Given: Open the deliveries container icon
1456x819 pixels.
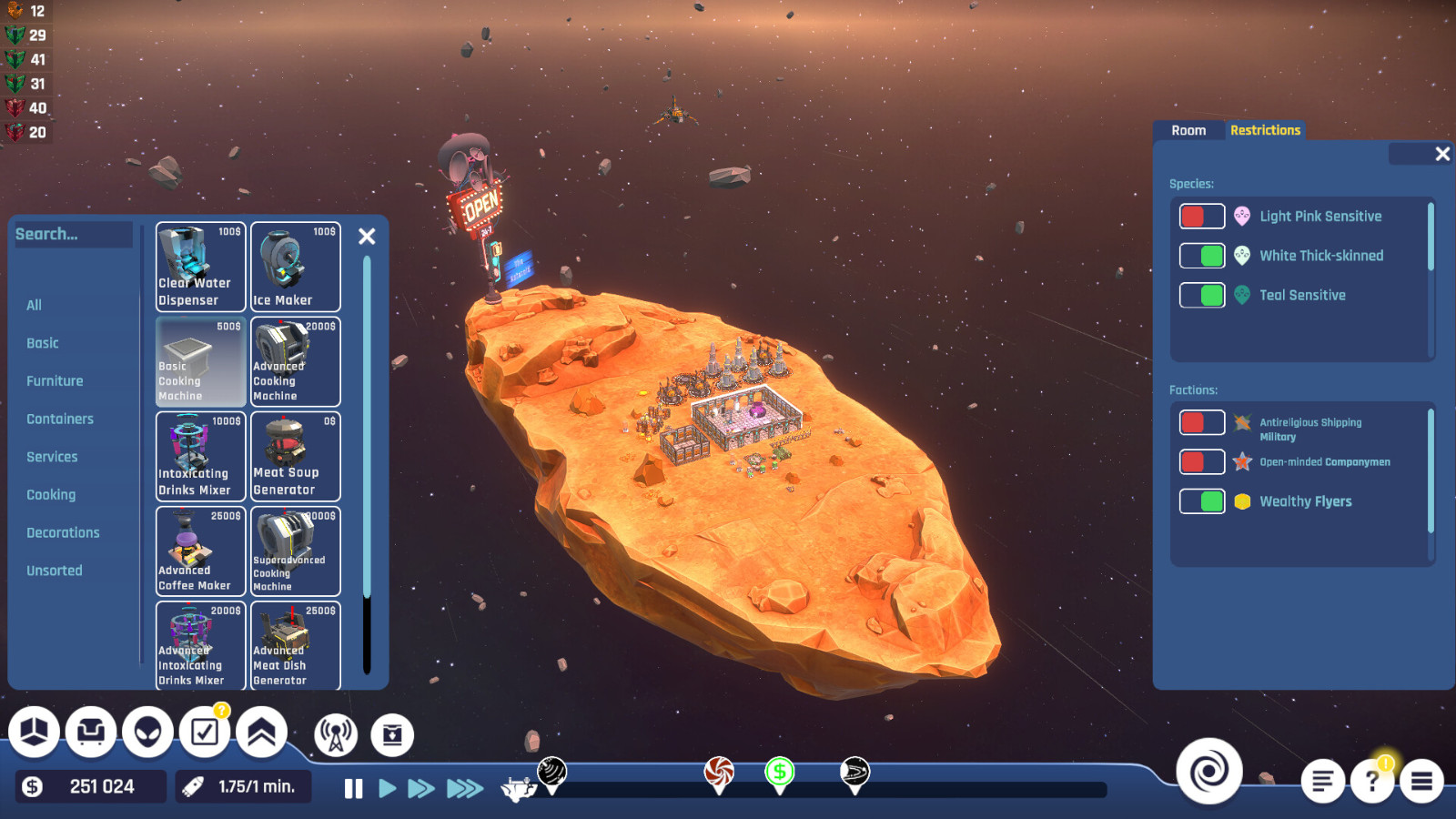Looking at the screenshot, I should pyautogui.click(x=393, y=732).
